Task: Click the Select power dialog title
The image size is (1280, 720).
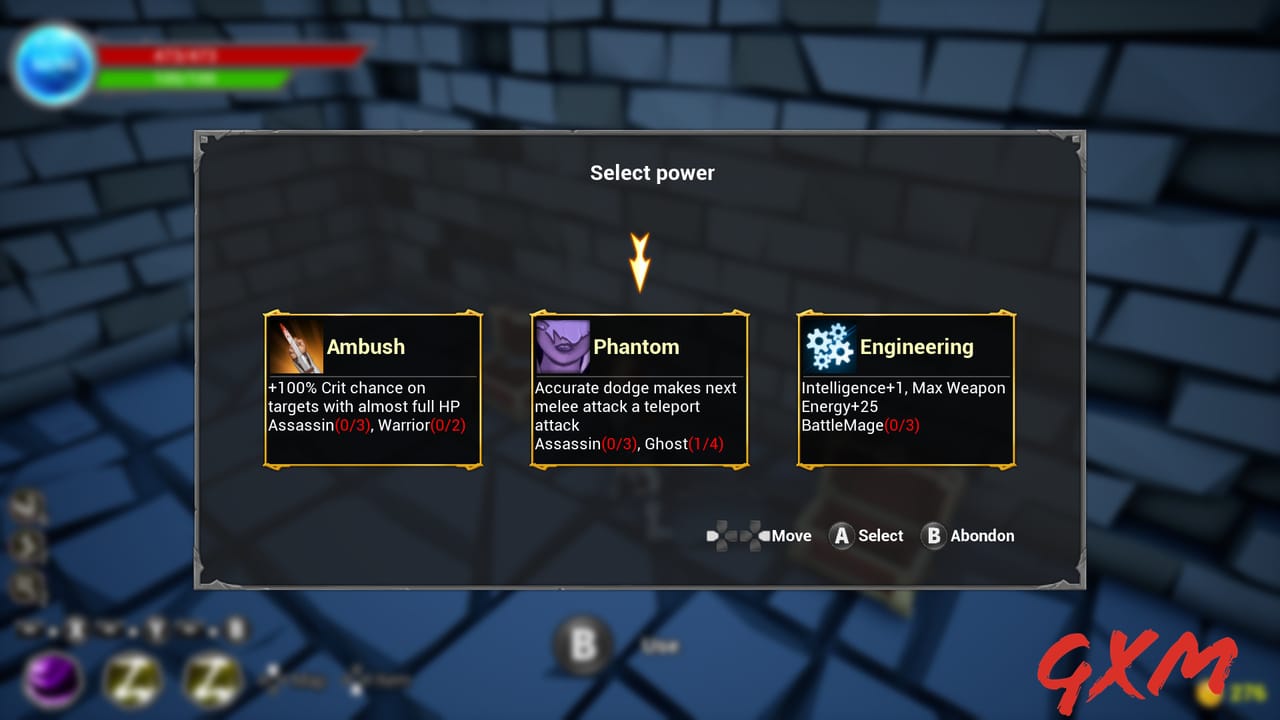Action: (652, 172)
